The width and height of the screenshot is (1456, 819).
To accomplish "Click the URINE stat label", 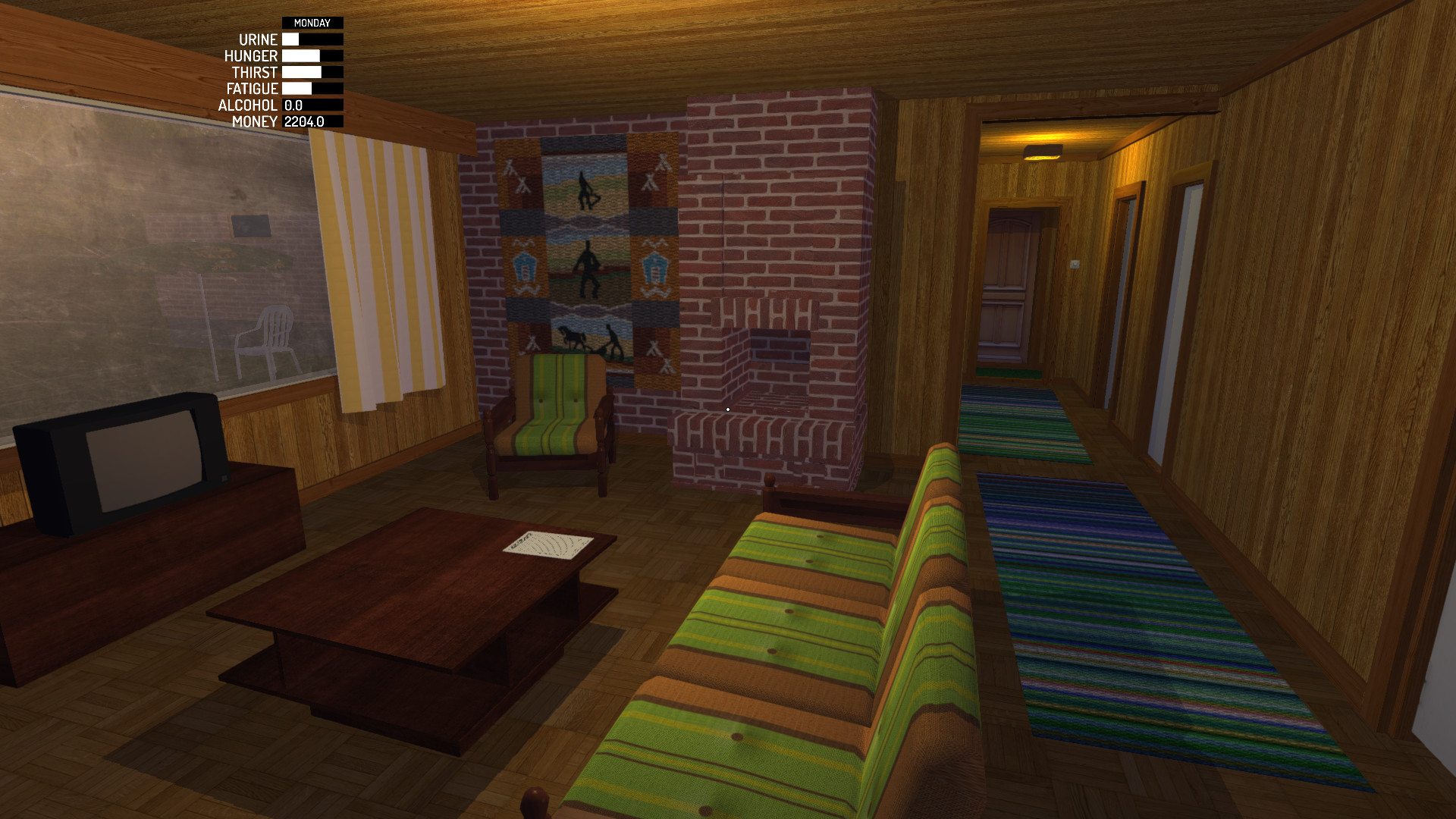I will pyautogui.click(x=258, y=39).
